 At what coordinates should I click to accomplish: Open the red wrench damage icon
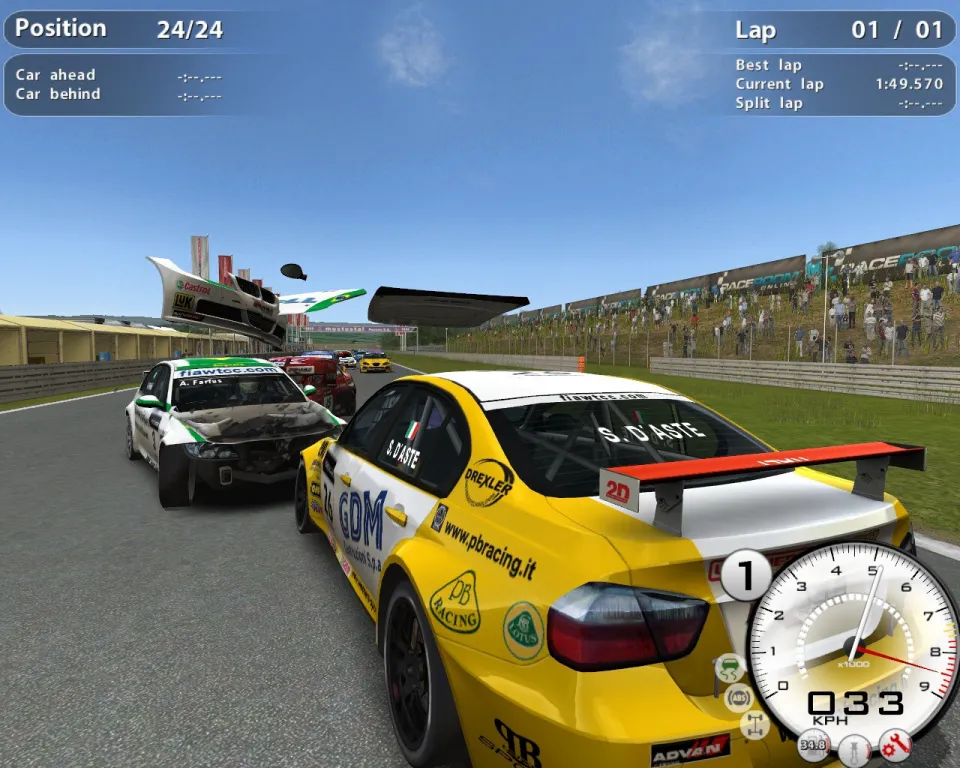895,745
